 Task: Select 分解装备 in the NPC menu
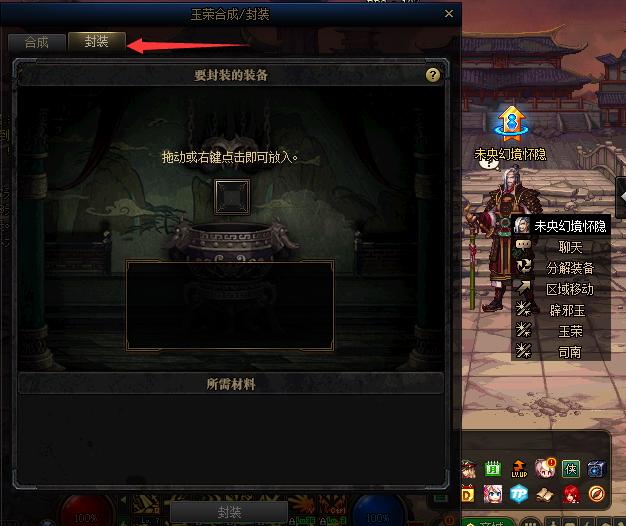click(x=569, y=268)
